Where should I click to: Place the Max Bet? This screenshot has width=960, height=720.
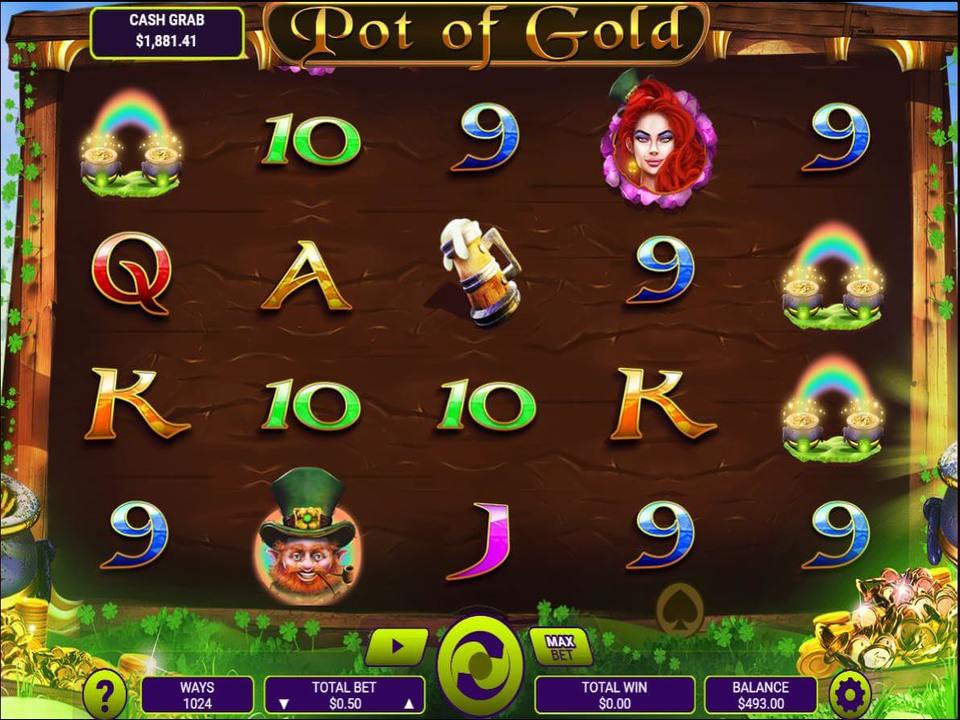(560, 647)
